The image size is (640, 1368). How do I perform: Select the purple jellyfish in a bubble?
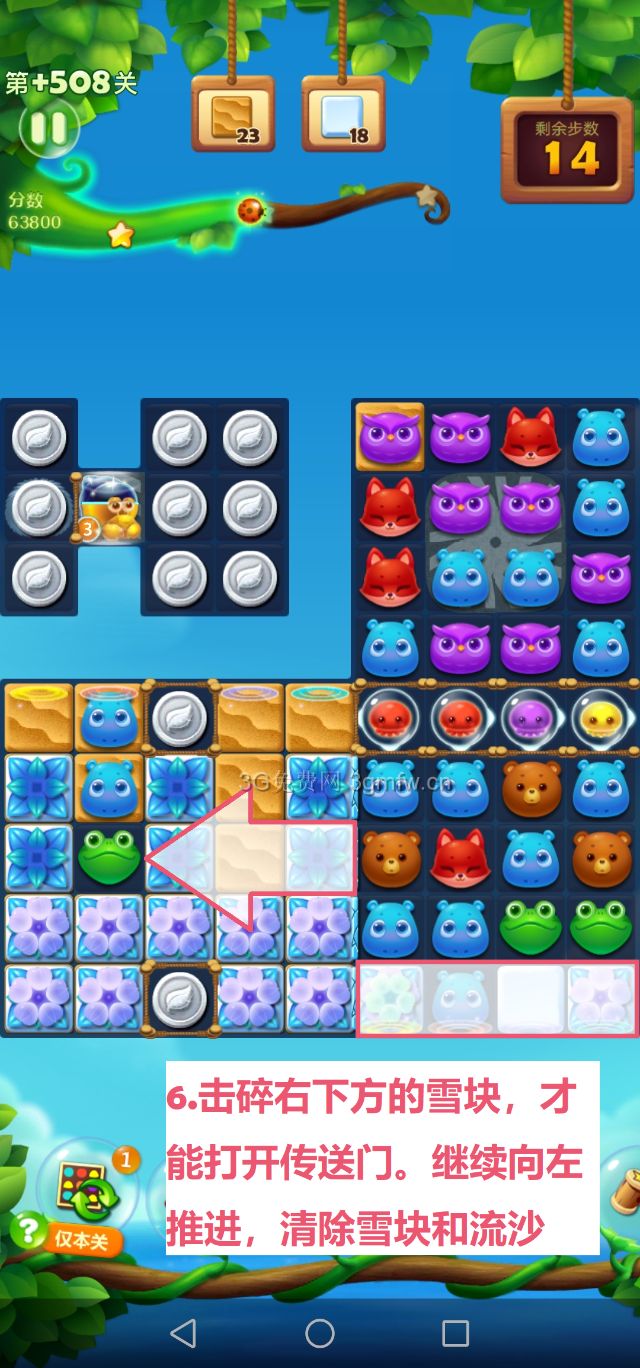click(531, 718)
